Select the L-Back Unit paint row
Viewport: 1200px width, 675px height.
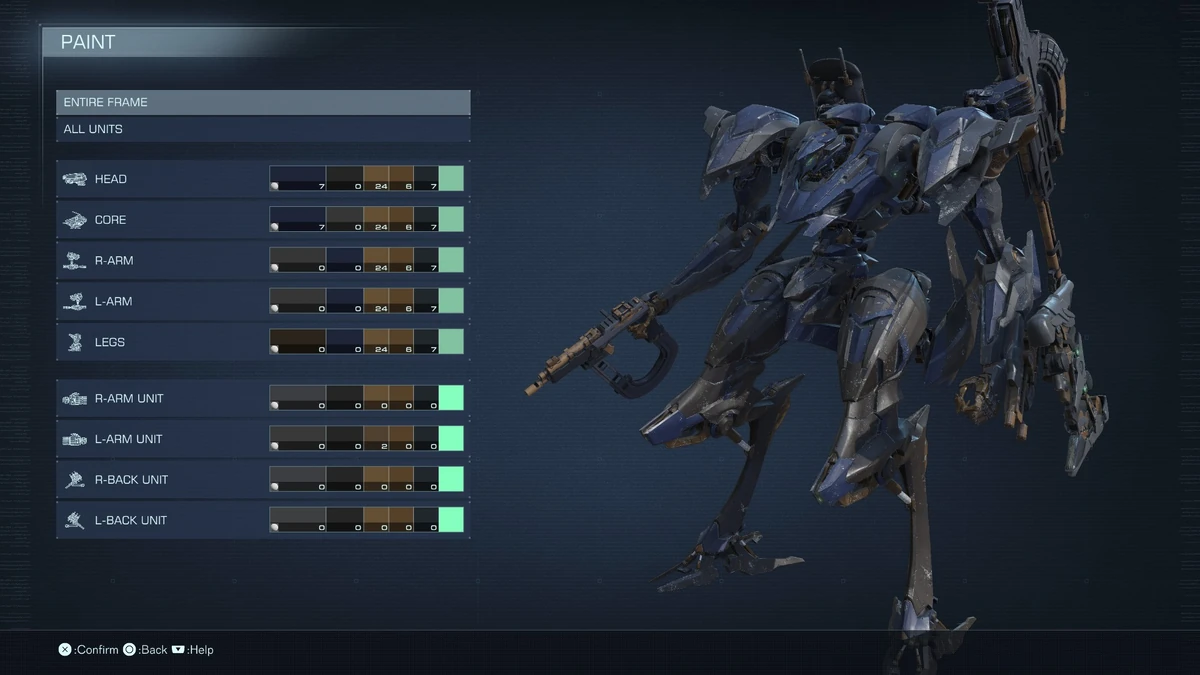click(160, 520)
